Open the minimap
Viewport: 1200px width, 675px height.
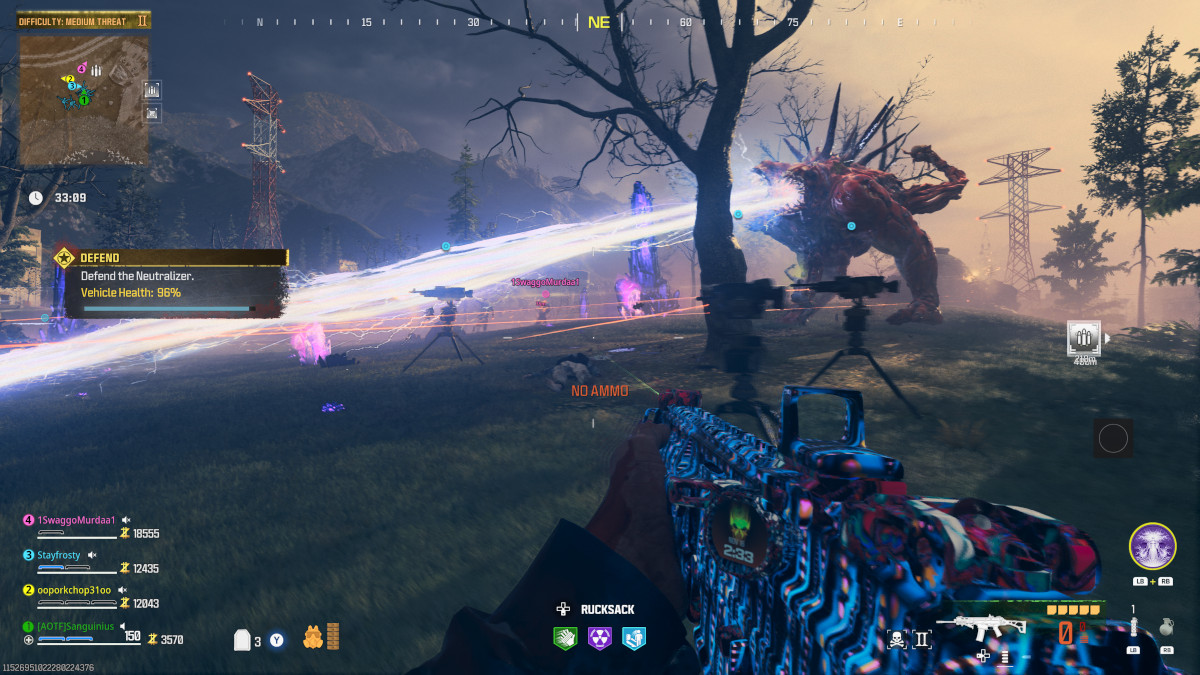click(x=84, y=98)
